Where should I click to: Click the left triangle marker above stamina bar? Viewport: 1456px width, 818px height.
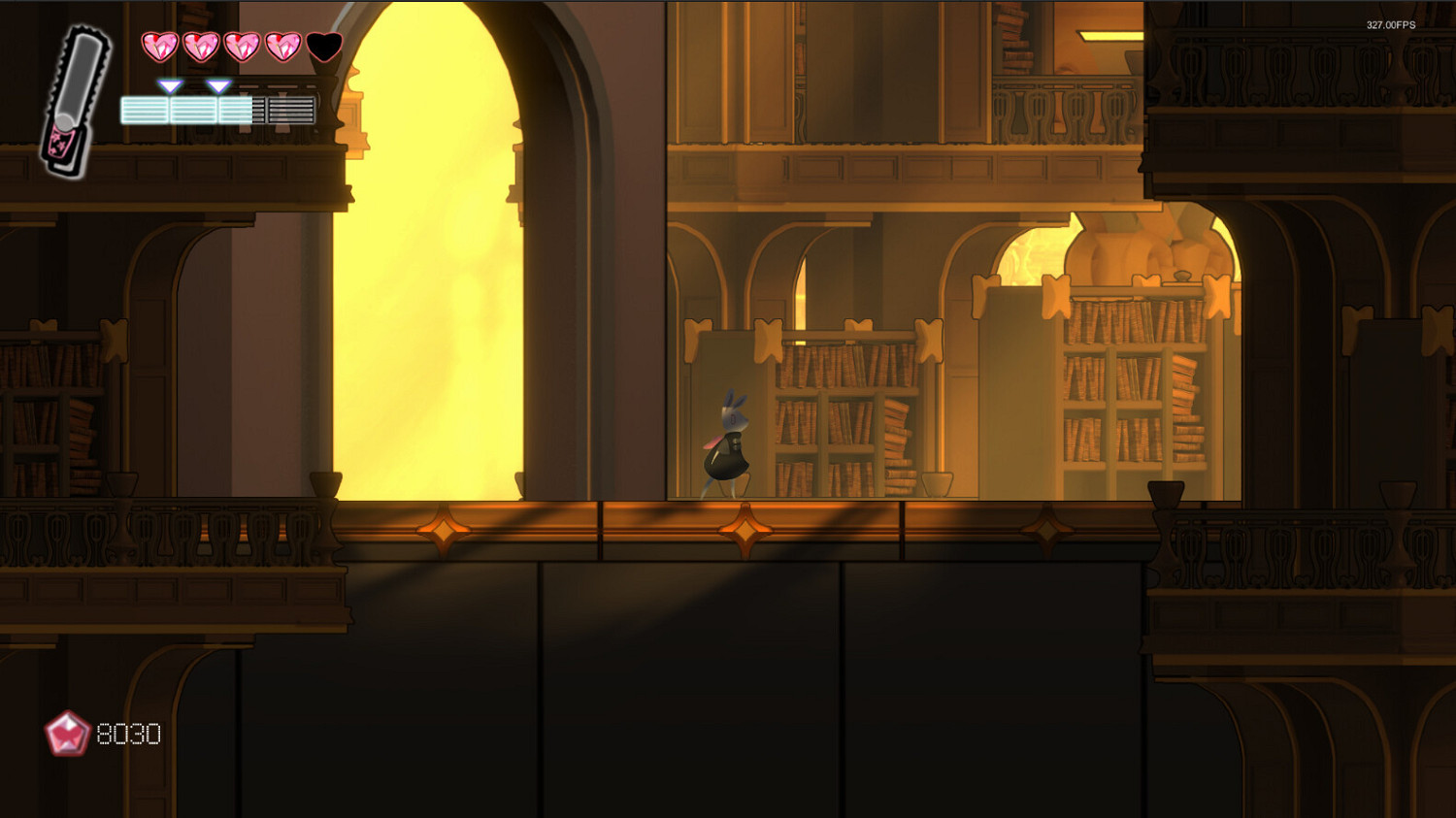click(x=171, y=85)
